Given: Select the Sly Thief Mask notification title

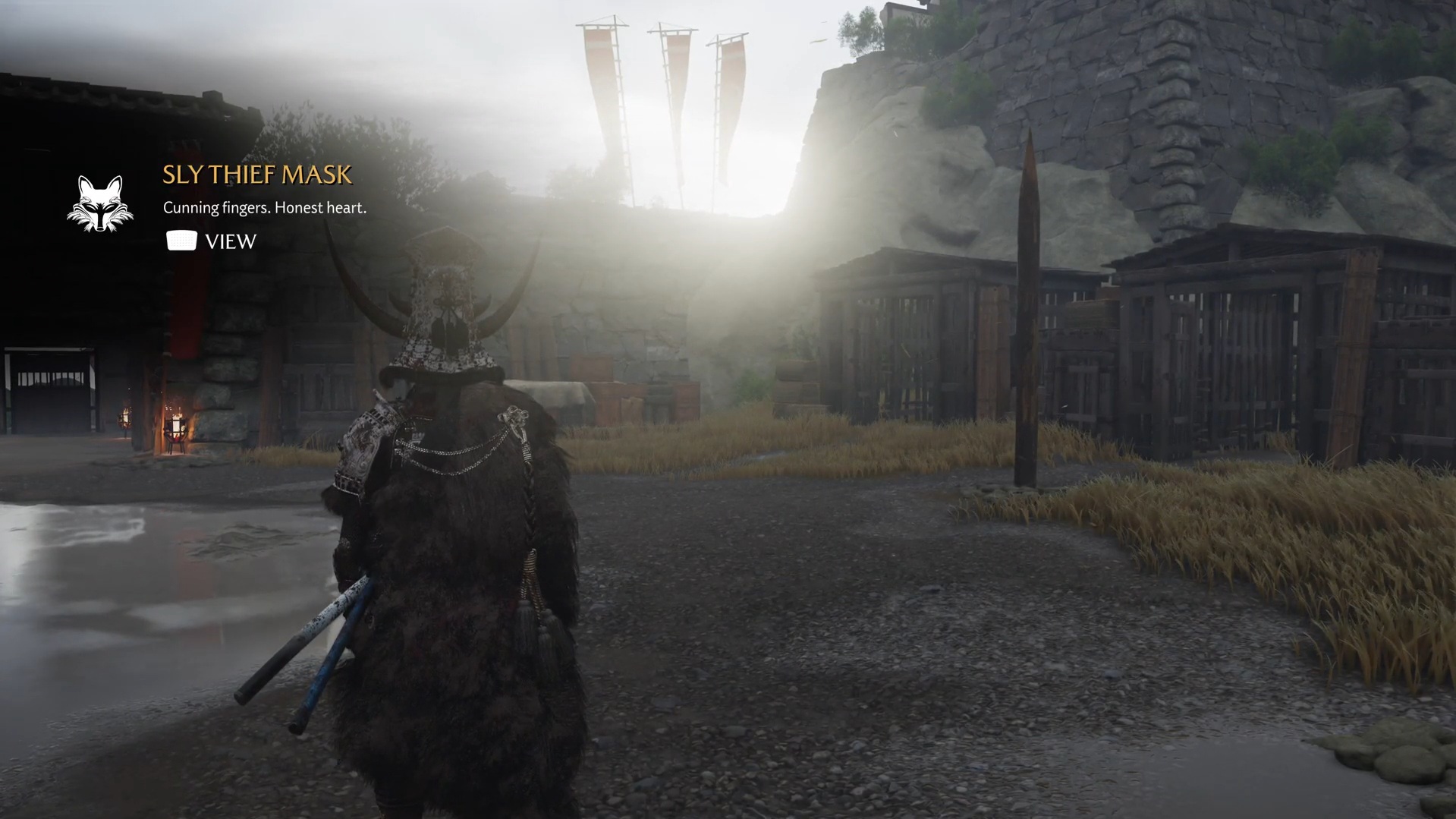Looking at the screenshot, I should (x=257, y=175).
